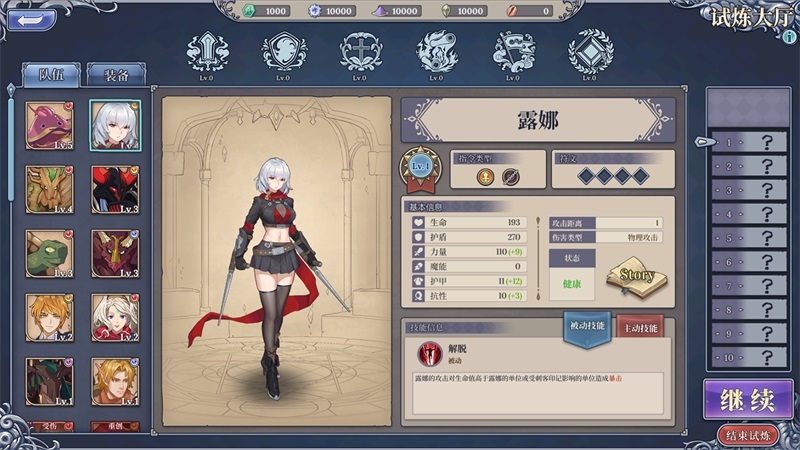Pick the brown treant Lv.4 unit
The width and height of the screenshot is (800, 450).
49,189
